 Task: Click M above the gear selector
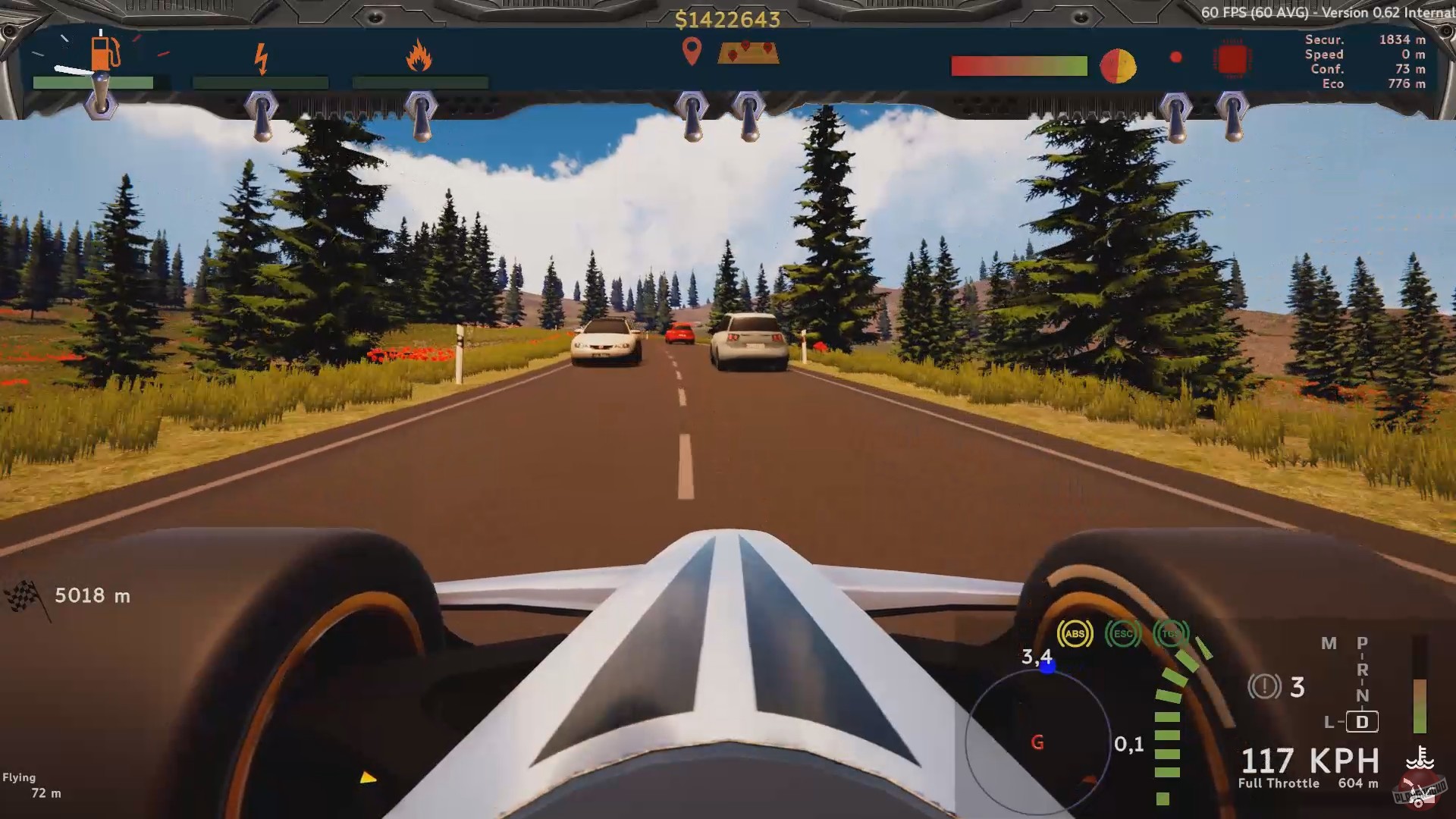pyautogui.click(x=1328, y=643)
